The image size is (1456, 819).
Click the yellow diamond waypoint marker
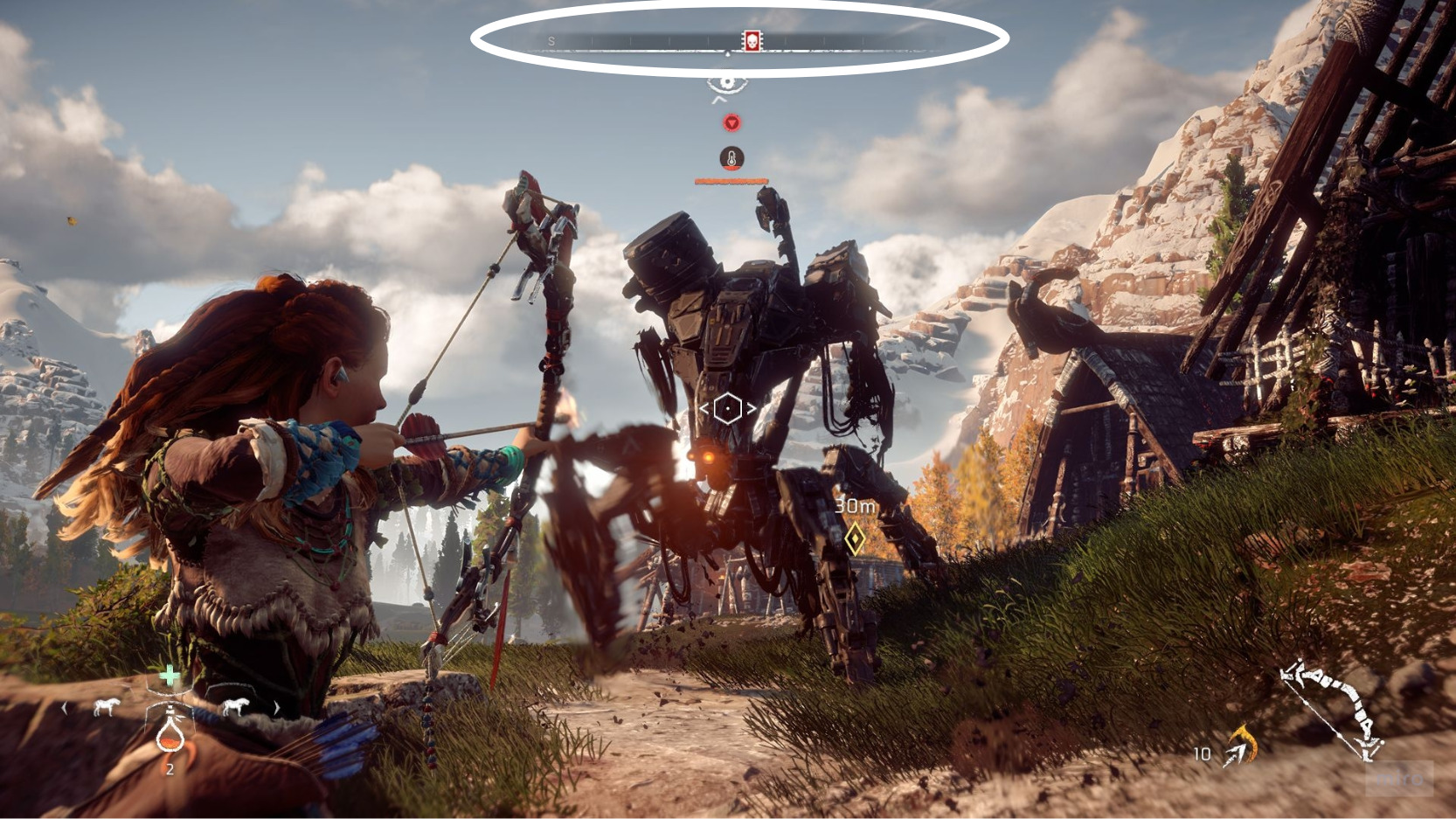855,538
